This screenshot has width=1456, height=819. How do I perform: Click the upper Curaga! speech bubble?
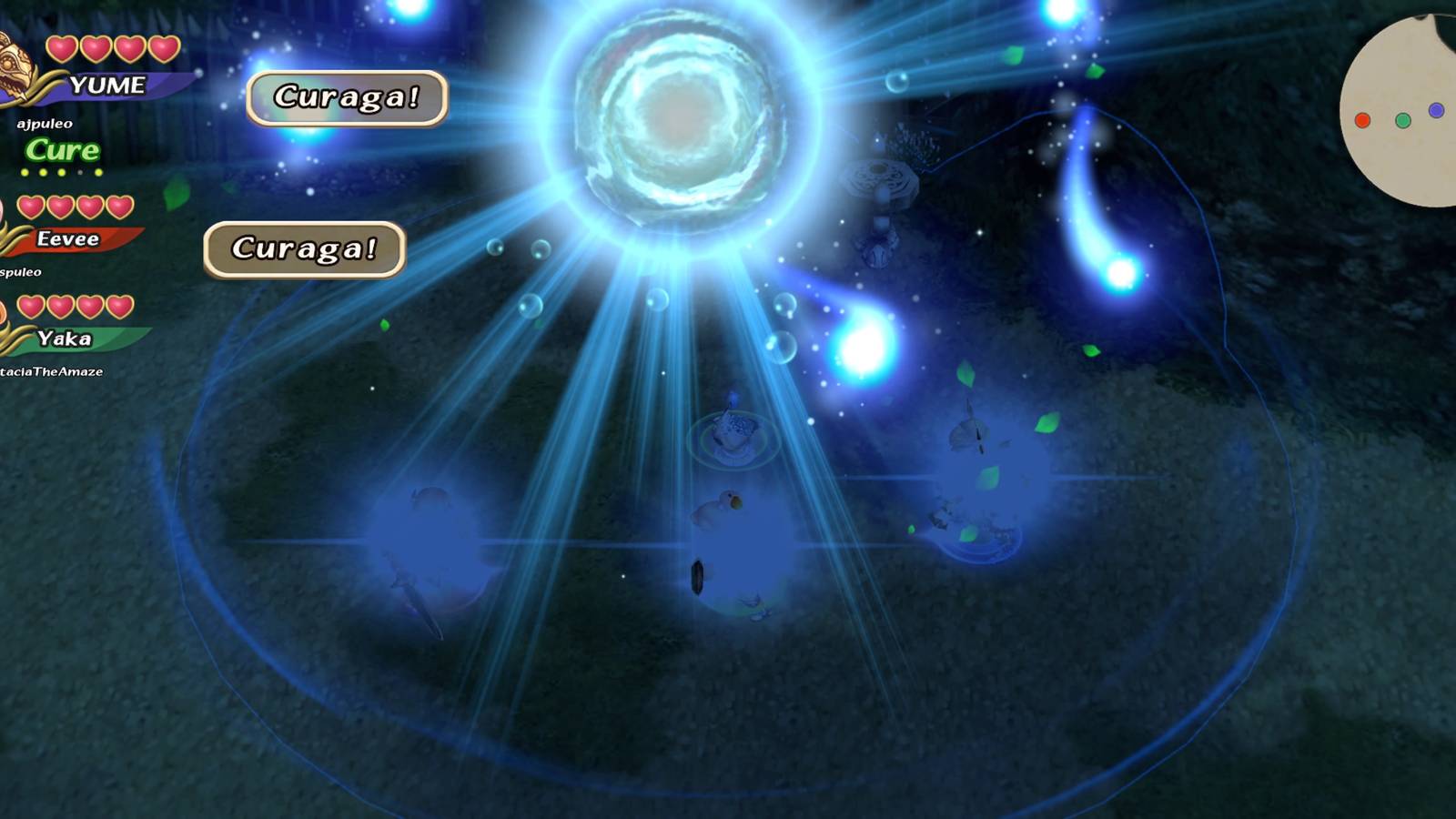pyautogui.click(x=349, y=97)
